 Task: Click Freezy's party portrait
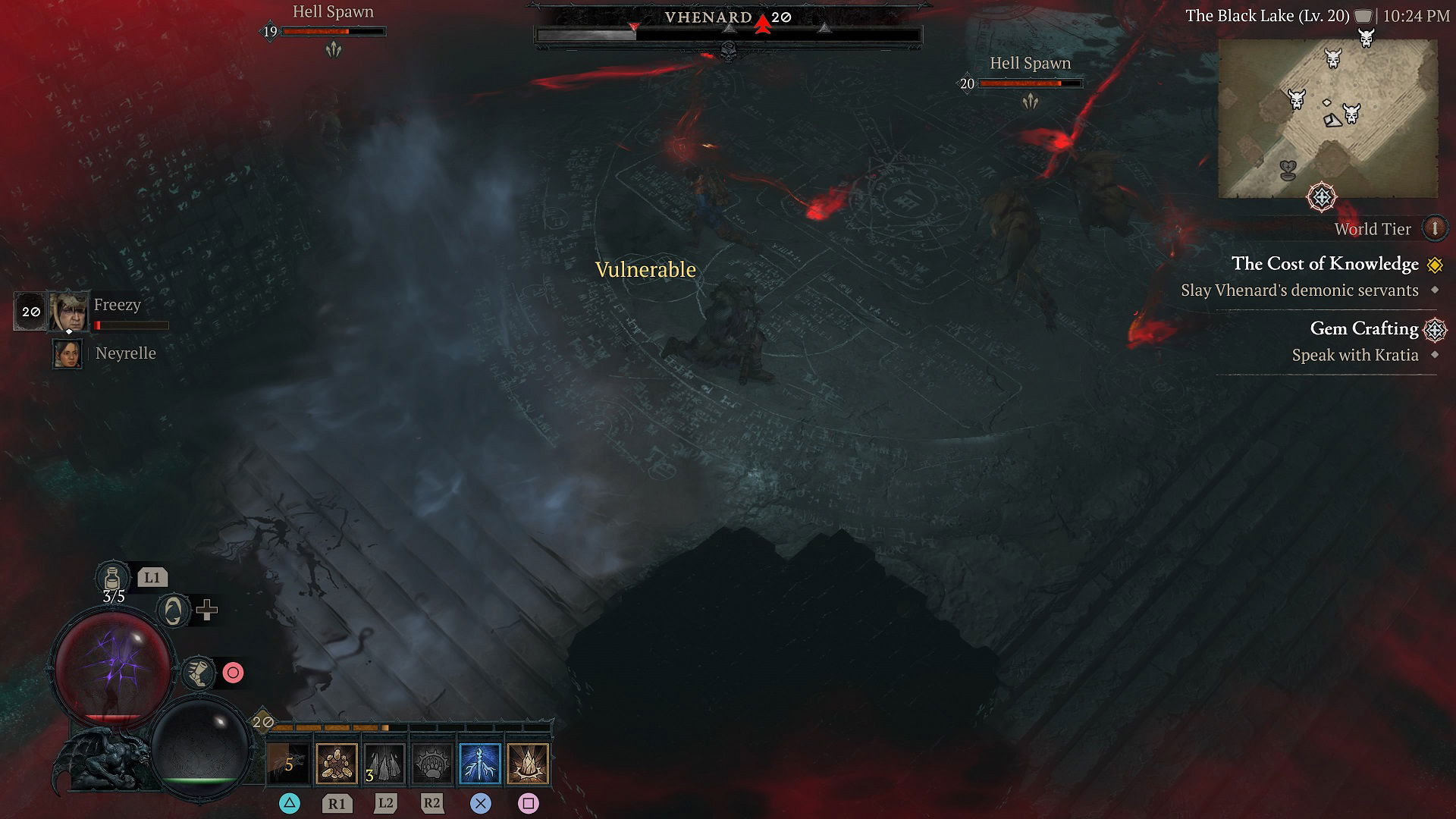tap(69, 311)
